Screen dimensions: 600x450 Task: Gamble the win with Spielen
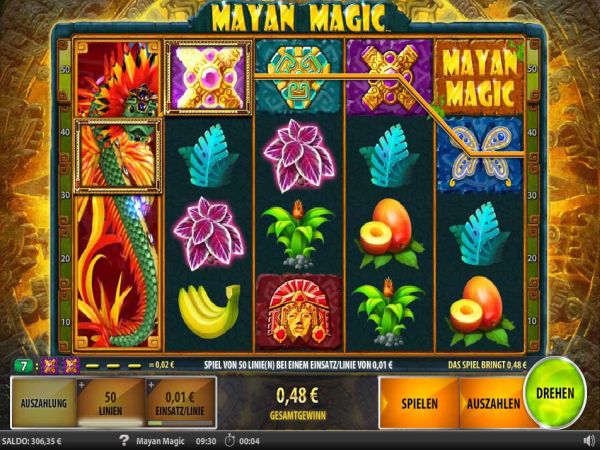(x=417, y=404)
